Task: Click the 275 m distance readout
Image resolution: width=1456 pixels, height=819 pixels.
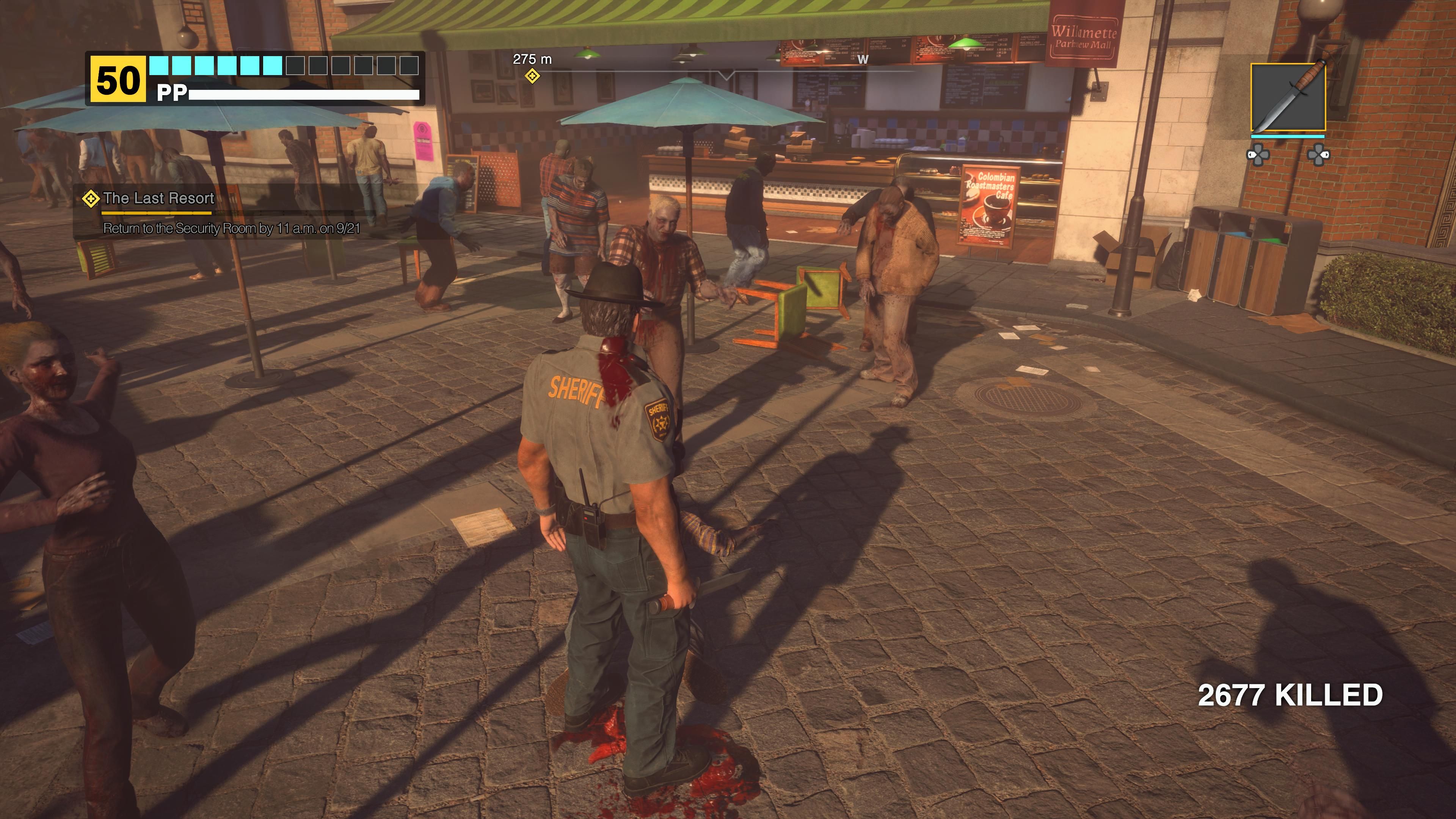Action: pos(532,59)
